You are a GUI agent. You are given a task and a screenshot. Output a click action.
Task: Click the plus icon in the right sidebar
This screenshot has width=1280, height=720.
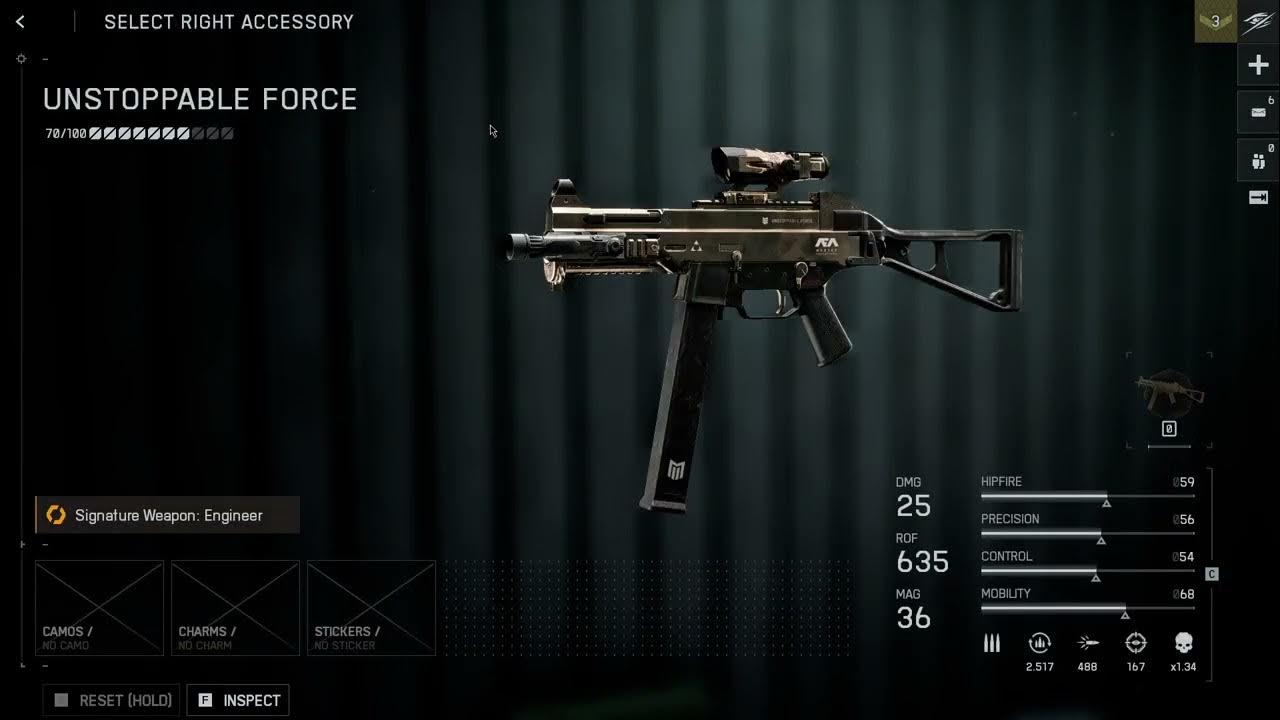1257,64
